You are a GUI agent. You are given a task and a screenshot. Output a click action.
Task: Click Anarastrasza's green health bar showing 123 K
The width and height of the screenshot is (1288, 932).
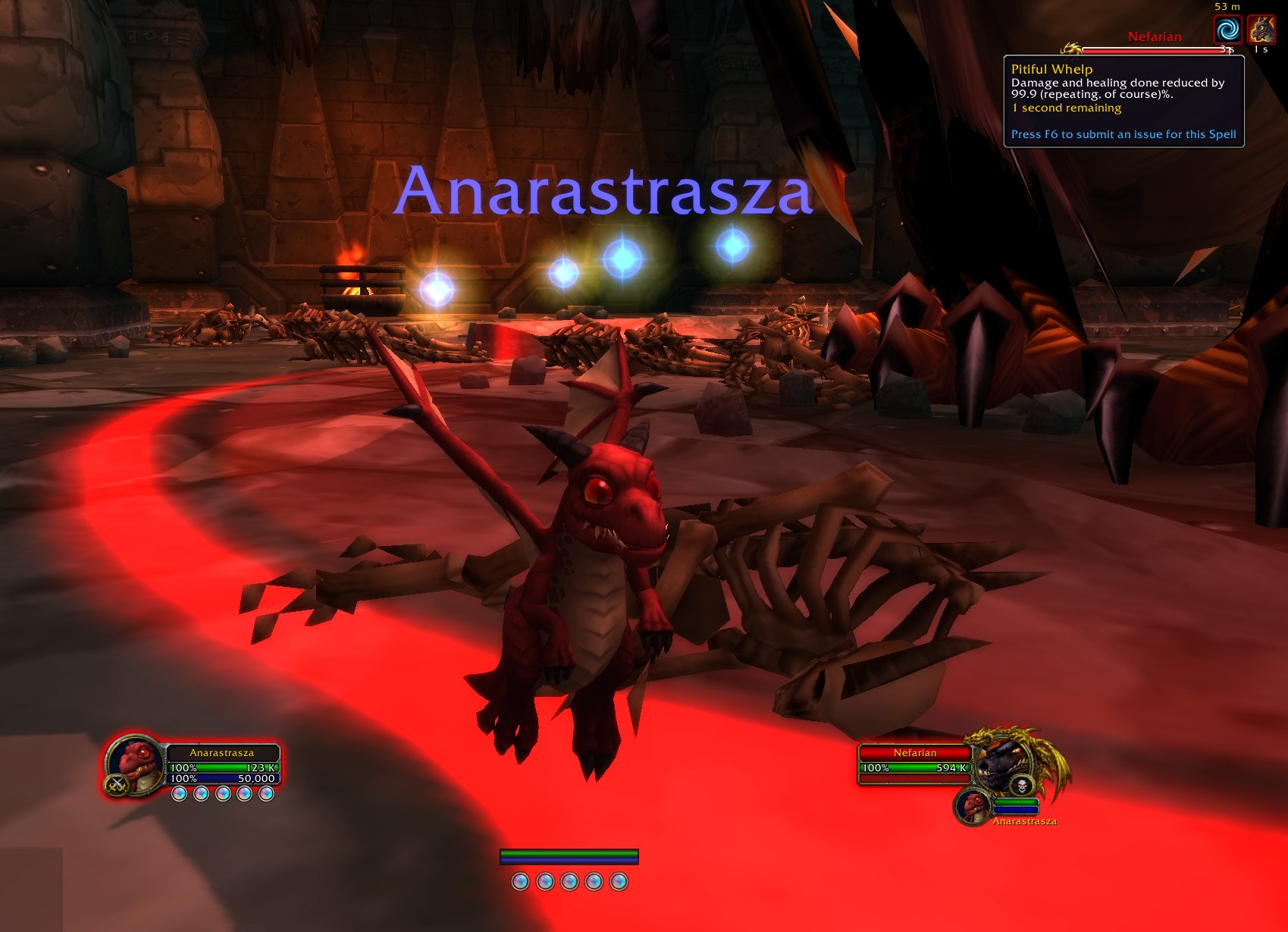pos(222,767)
